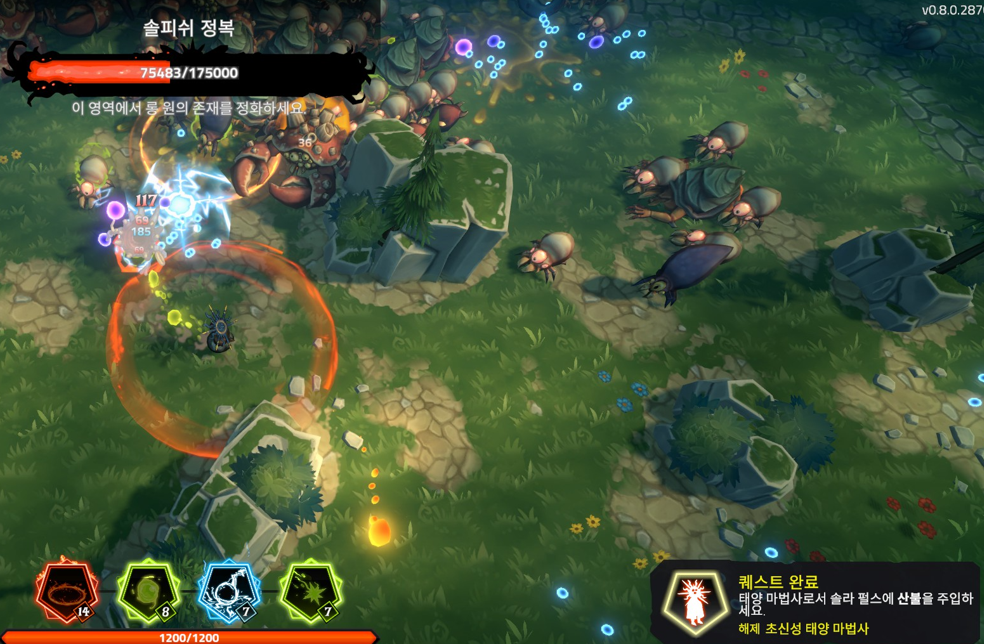Cast the blue lightning orb ability
This screenshot has height=644, width=984.
(x=230, y=591)
